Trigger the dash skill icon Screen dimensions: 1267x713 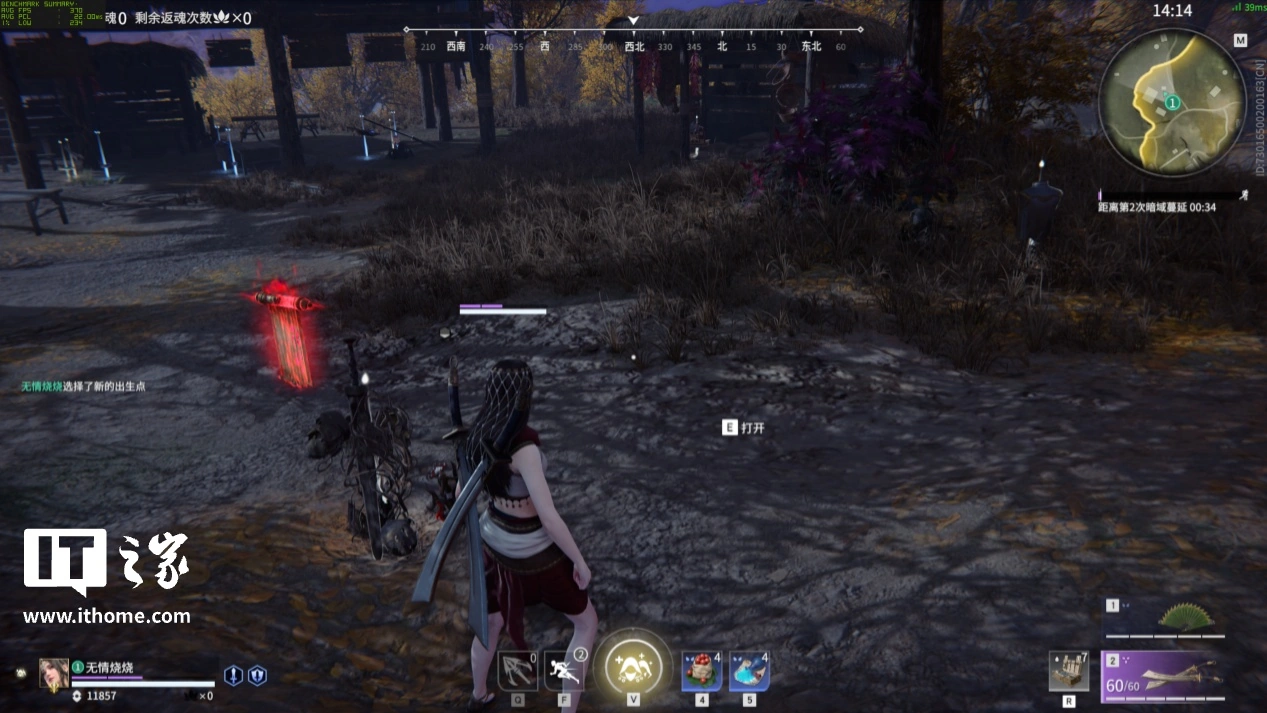(x=564, y=670)
